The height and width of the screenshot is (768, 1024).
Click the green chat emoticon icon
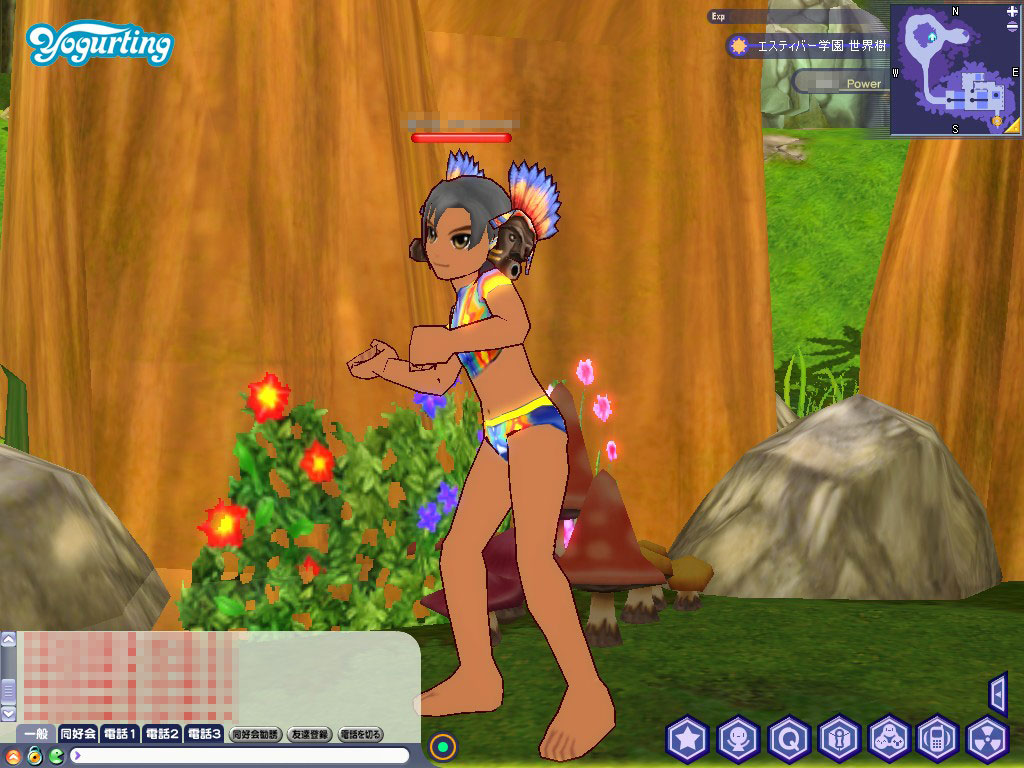pyautogui.click(x=56, y=755)
